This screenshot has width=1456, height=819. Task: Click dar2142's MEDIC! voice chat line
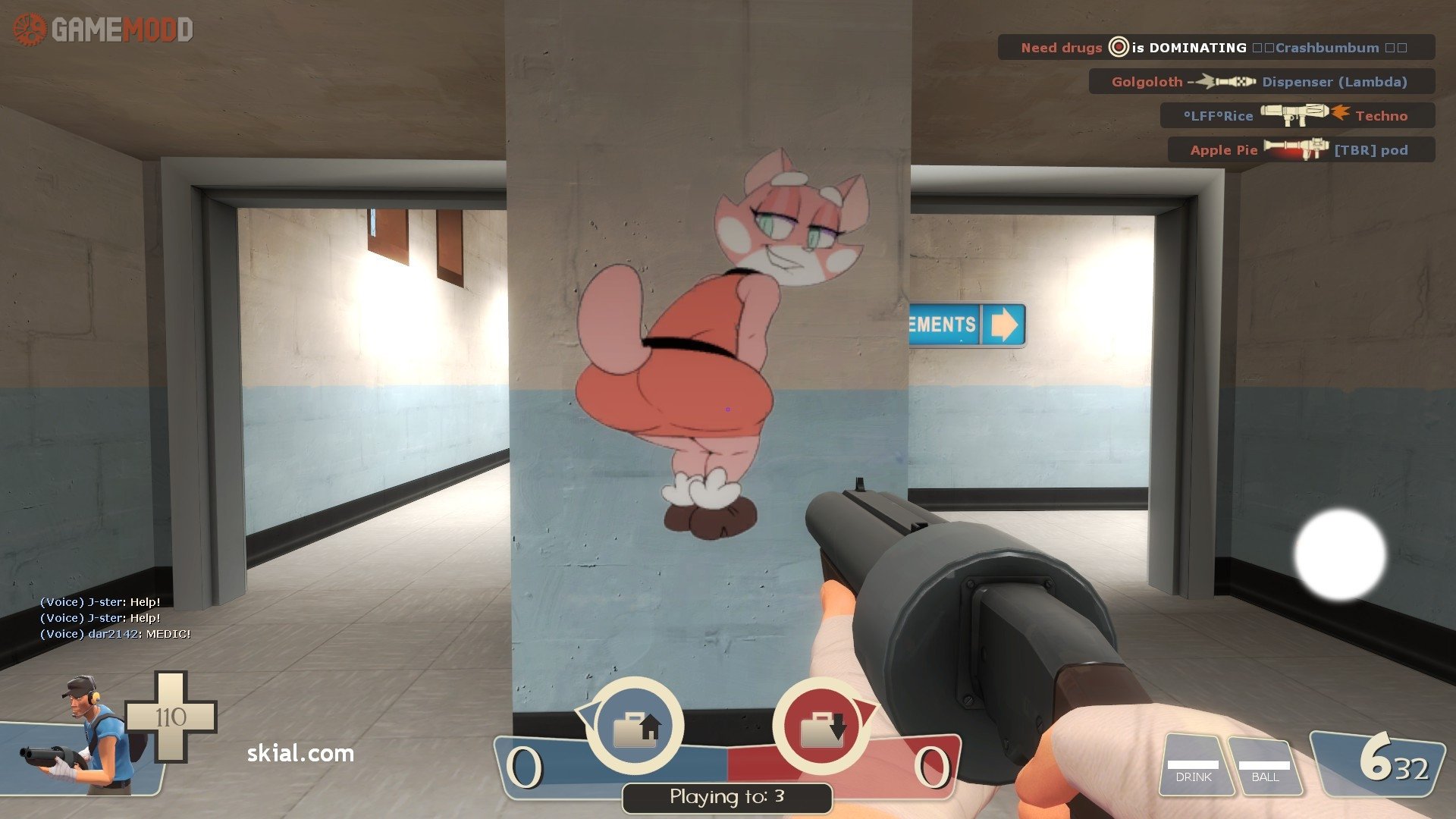115,634
